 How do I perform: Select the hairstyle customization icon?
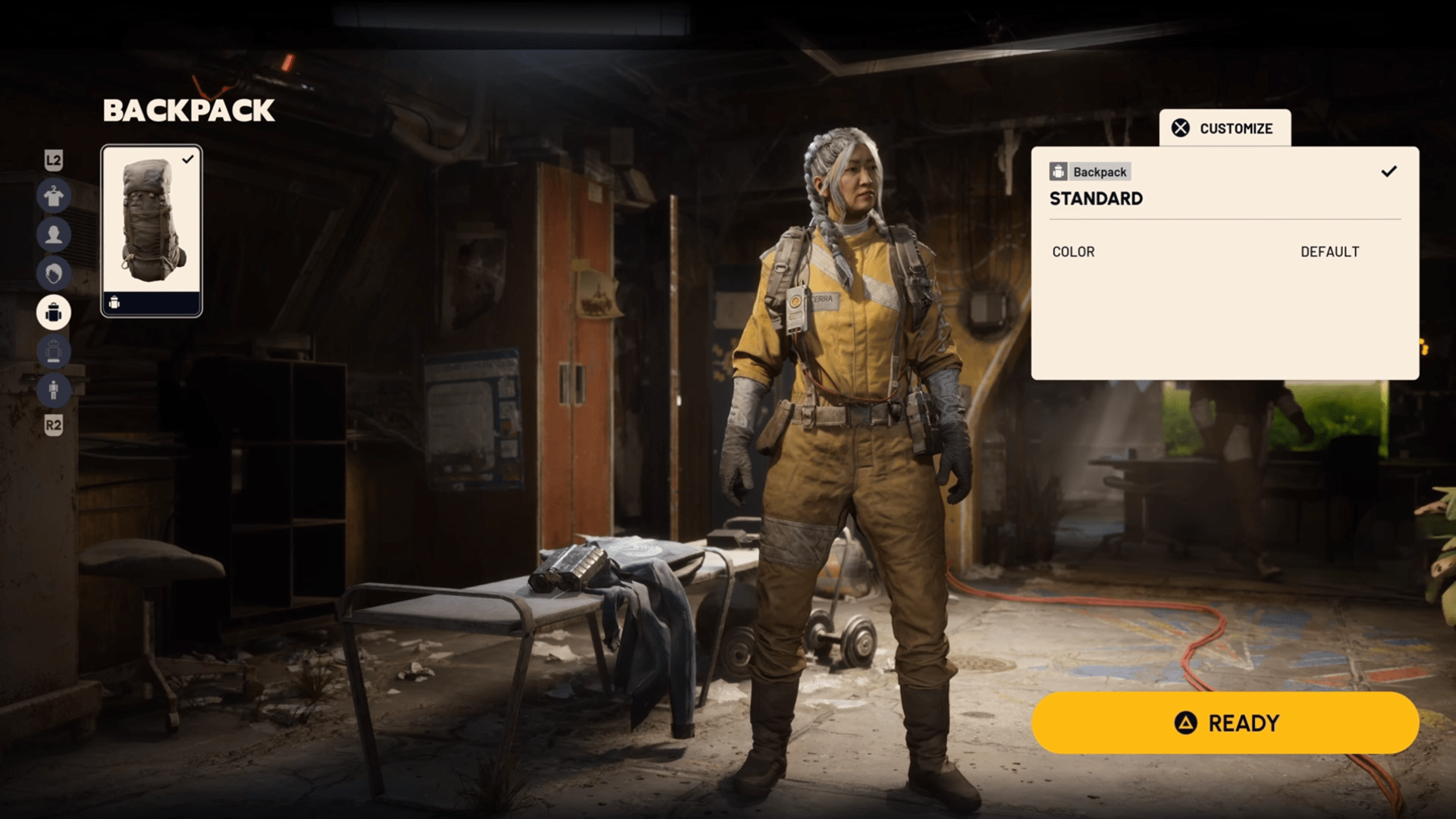pyautogui.click(x=54, y=273)
